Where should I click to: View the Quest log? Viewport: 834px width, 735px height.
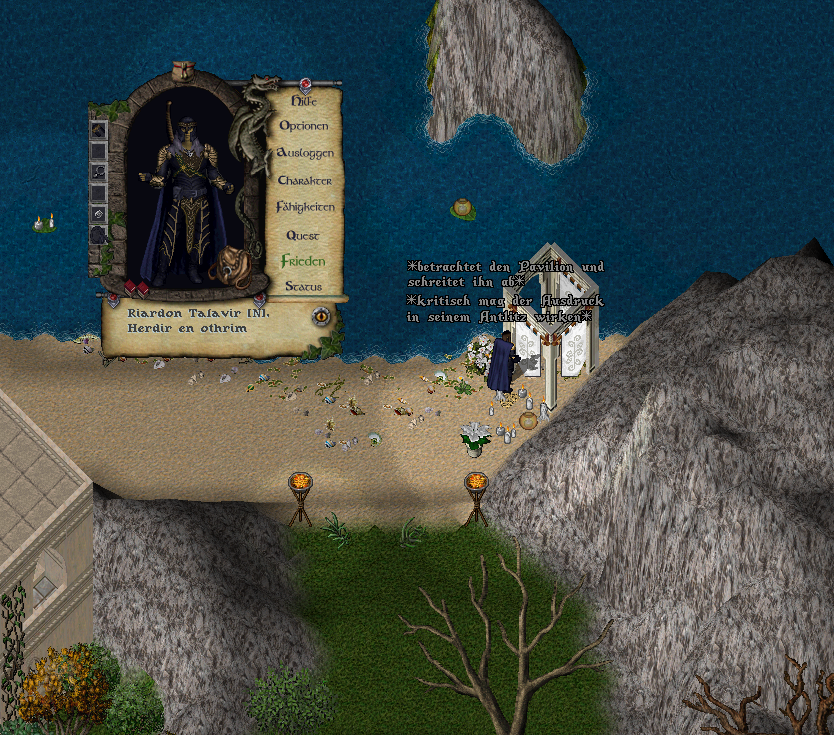[302, 235]
